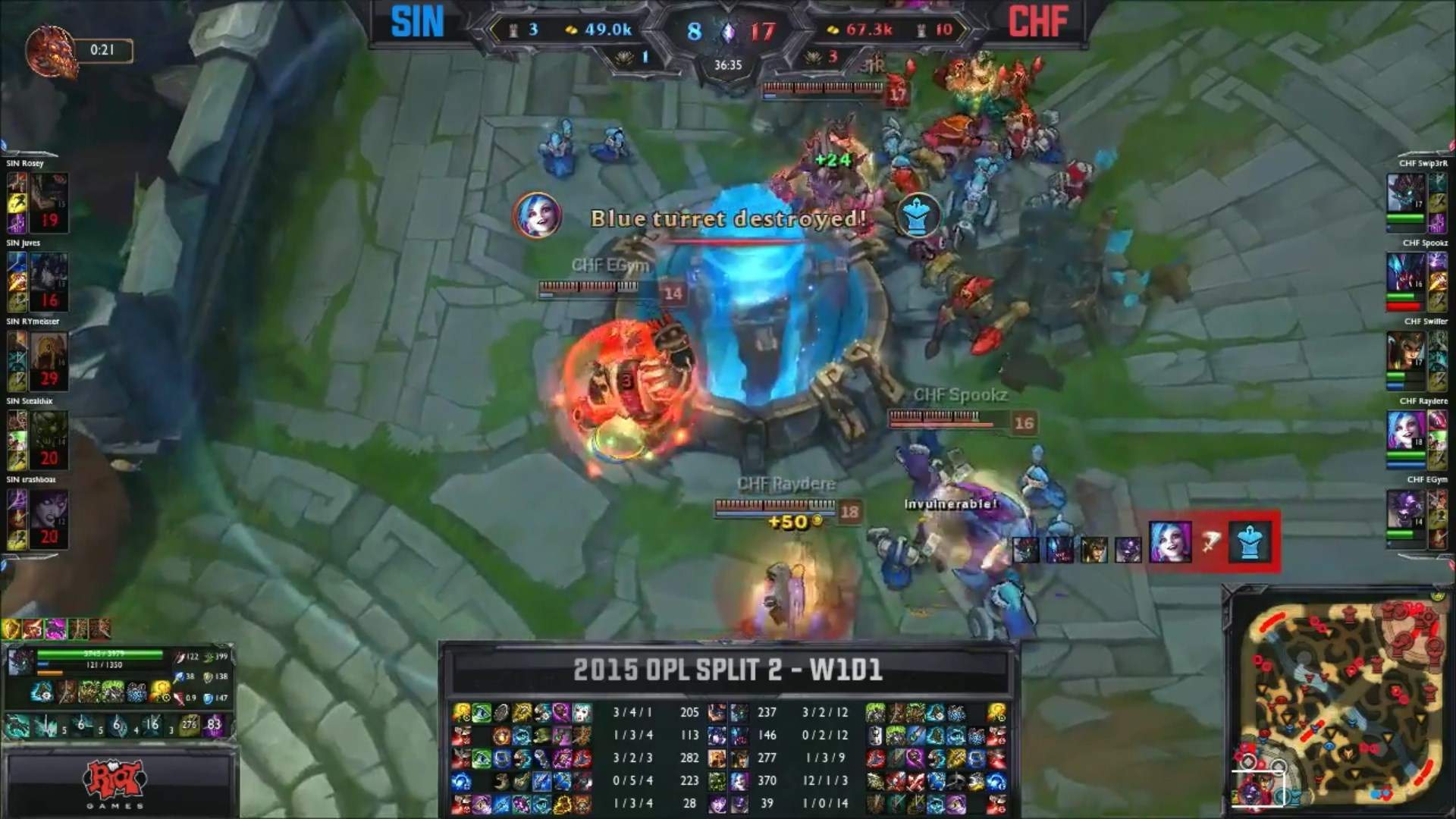Image resolution: width=1456 pixels, height=819 pixels.
Task: Select SIN trashboat's champion portrait
Action: pos(49,508)
